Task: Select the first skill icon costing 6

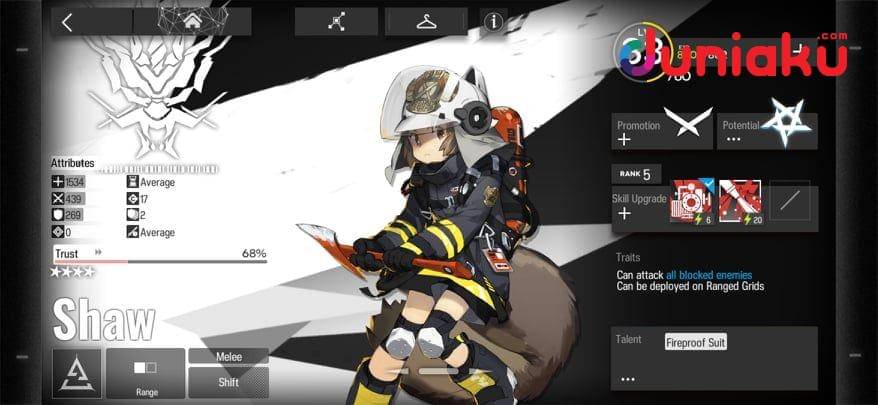Action: 691,201
